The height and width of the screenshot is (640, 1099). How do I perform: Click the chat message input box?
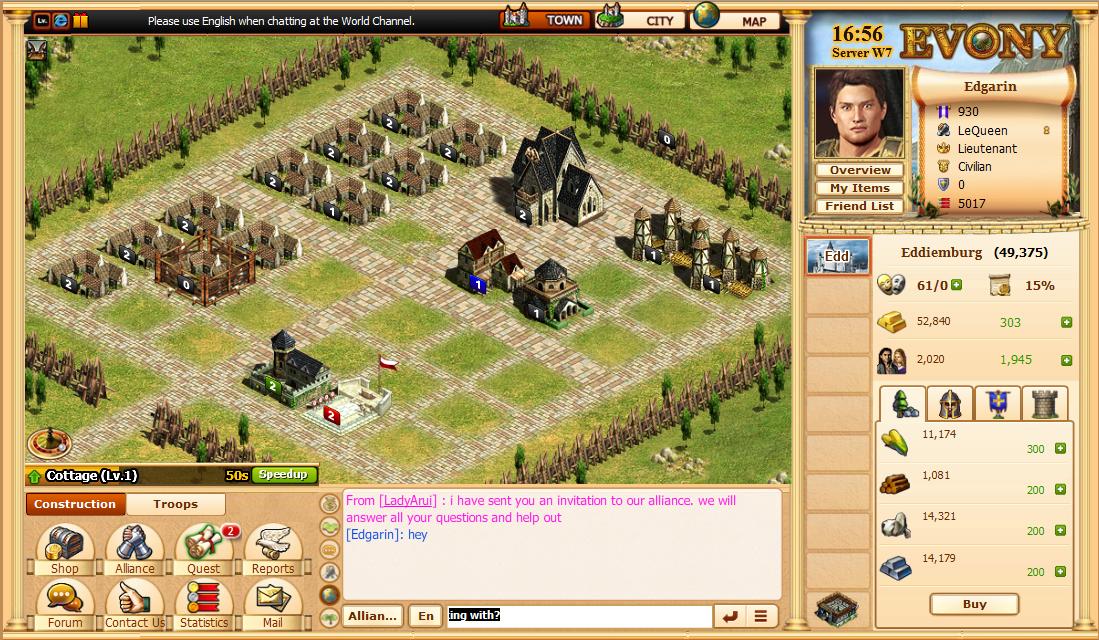coord(579,616)
